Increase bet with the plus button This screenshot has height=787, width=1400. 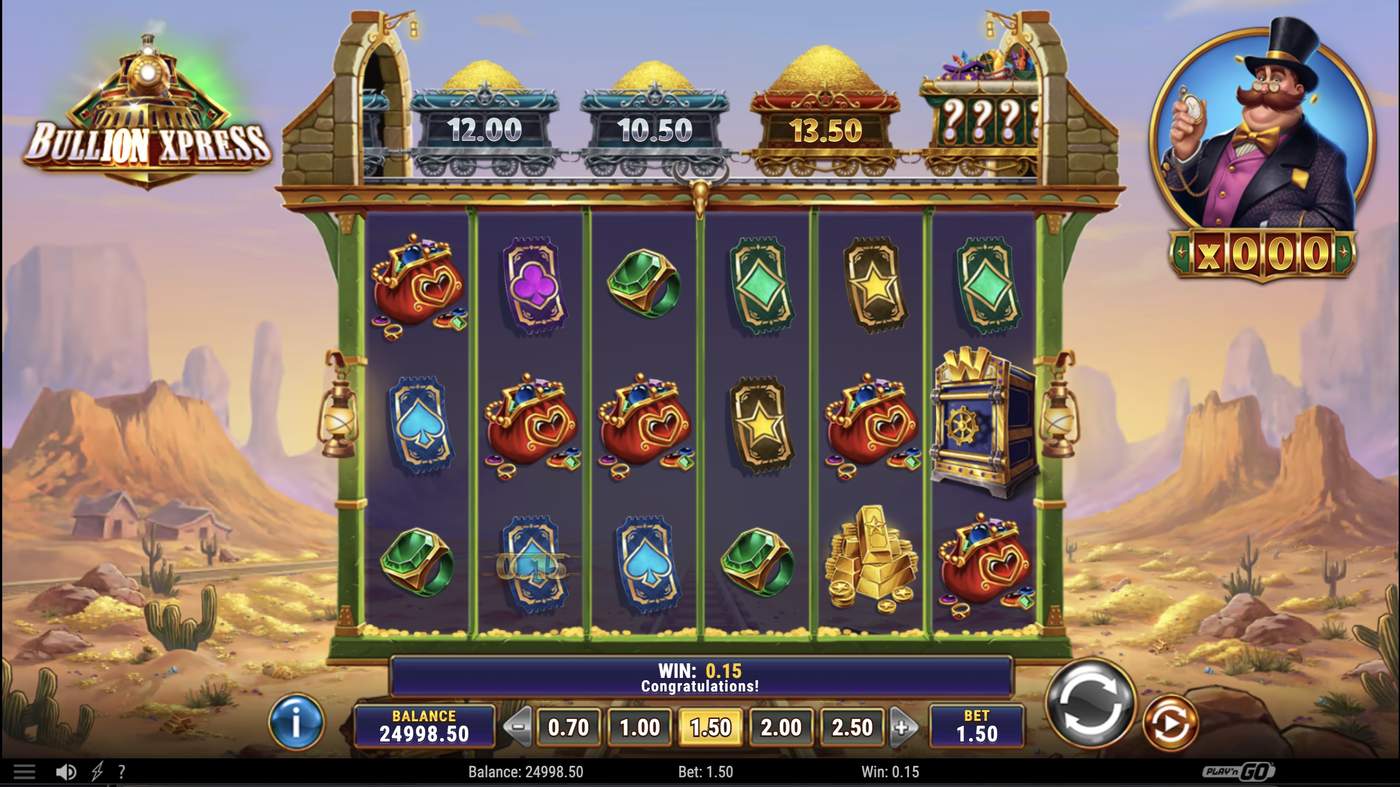coord(903,727)
